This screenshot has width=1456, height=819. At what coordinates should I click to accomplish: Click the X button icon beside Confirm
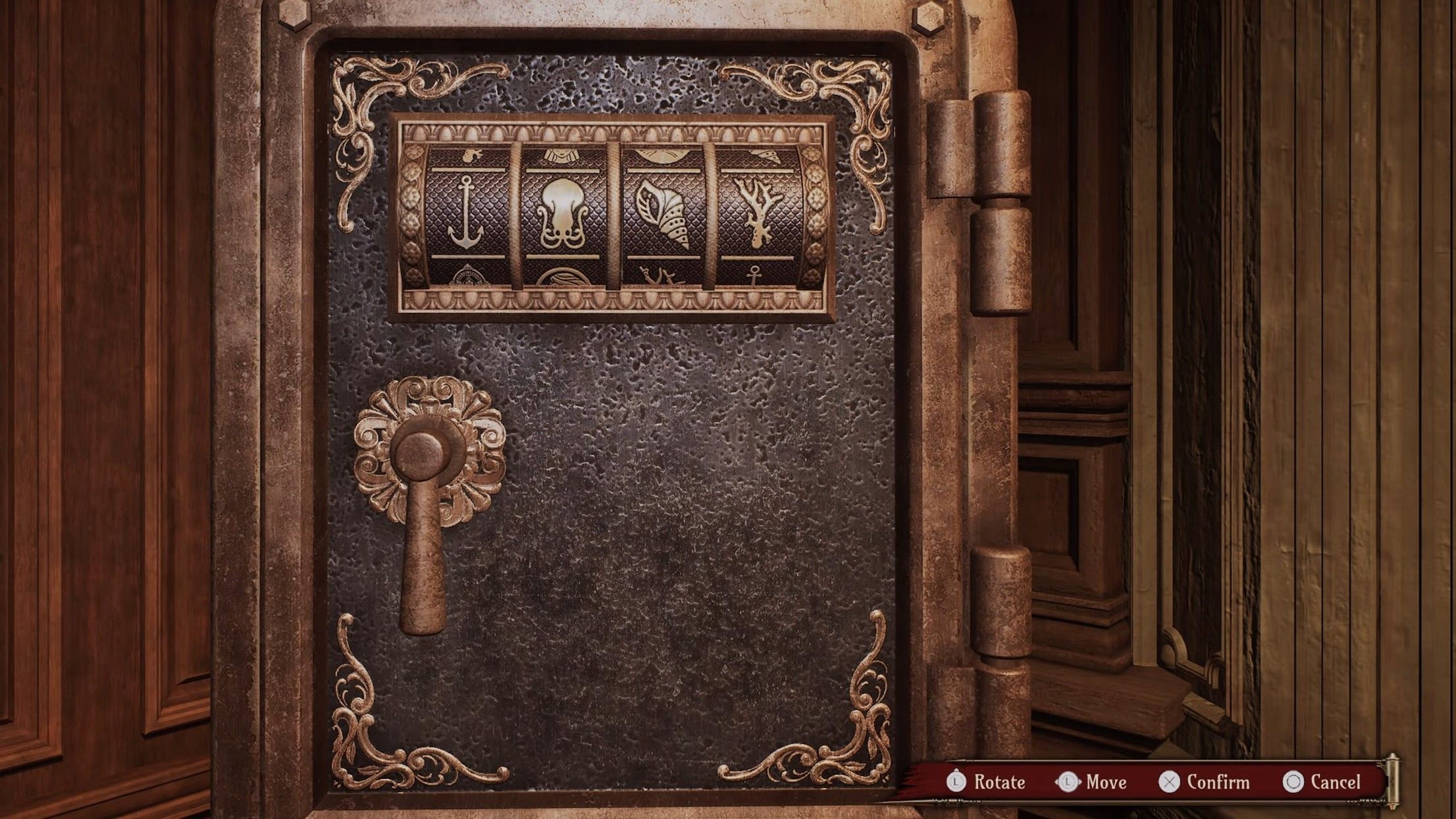[1169, 781]
